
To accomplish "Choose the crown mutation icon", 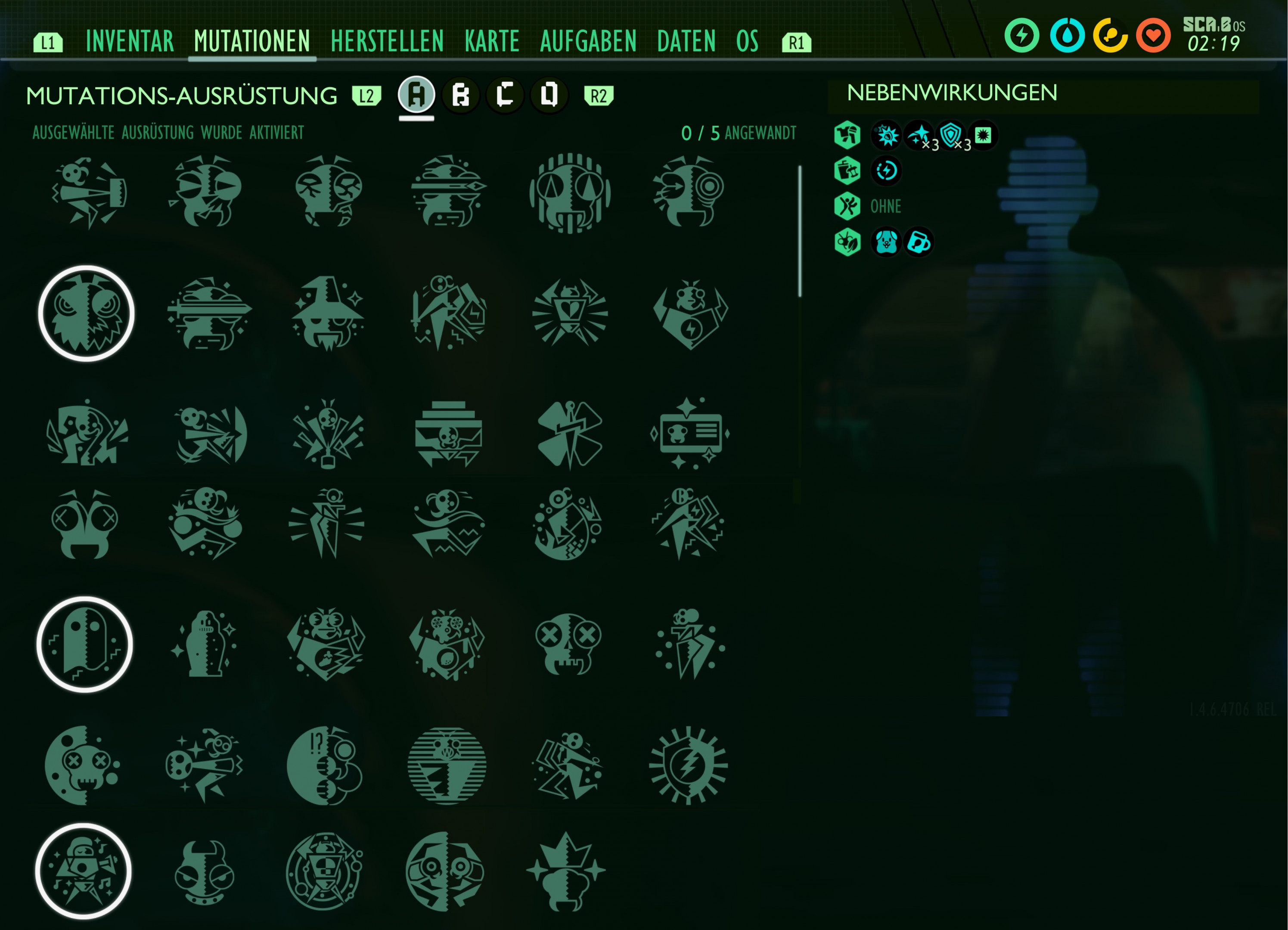I will click(x=566, y=871).
